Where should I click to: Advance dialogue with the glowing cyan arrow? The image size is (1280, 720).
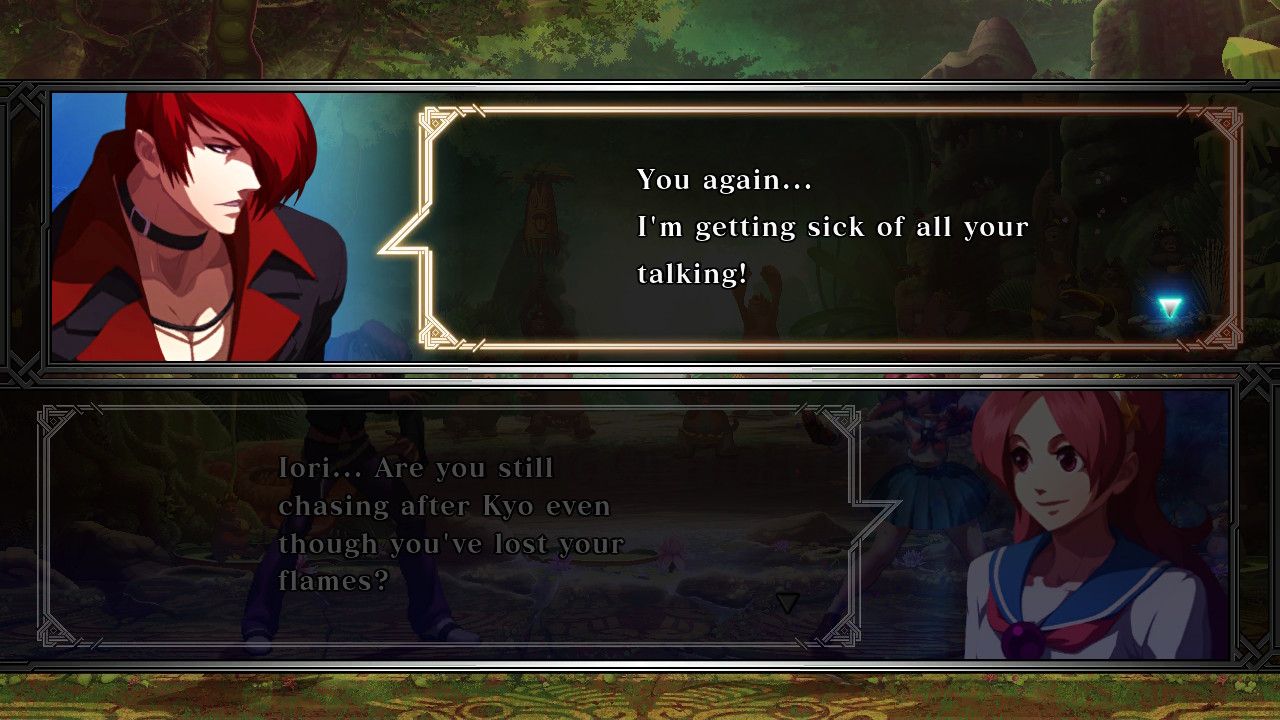1169,308
